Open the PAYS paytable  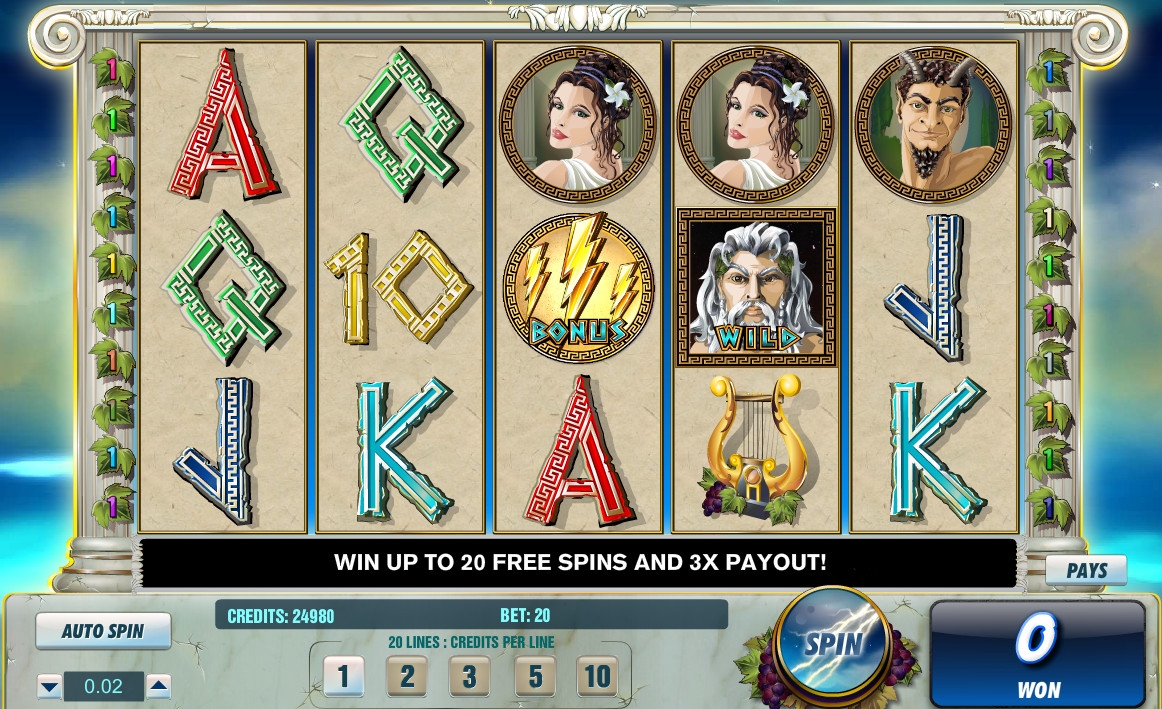click(x=1086, y=570)
